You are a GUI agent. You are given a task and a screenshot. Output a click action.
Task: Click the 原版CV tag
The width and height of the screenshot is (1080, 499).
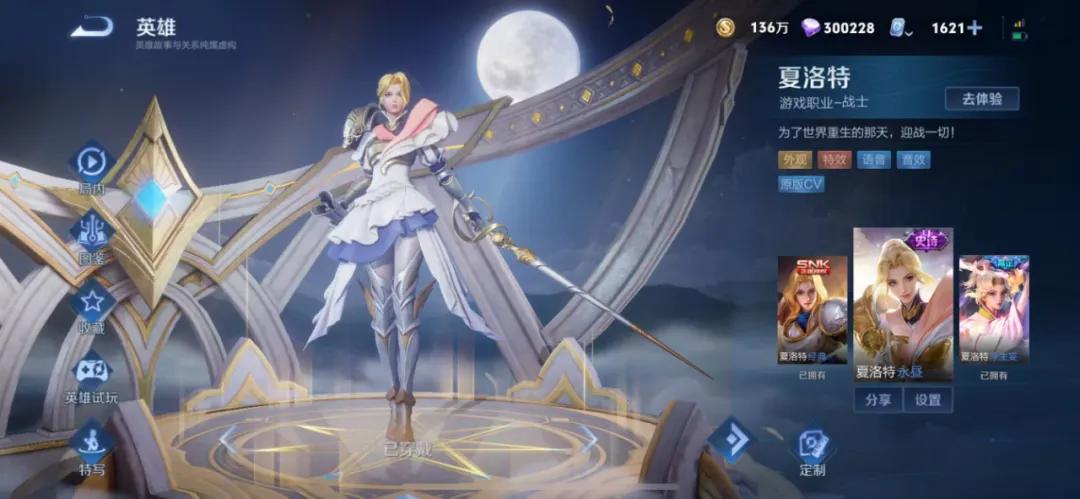[802, 184]
